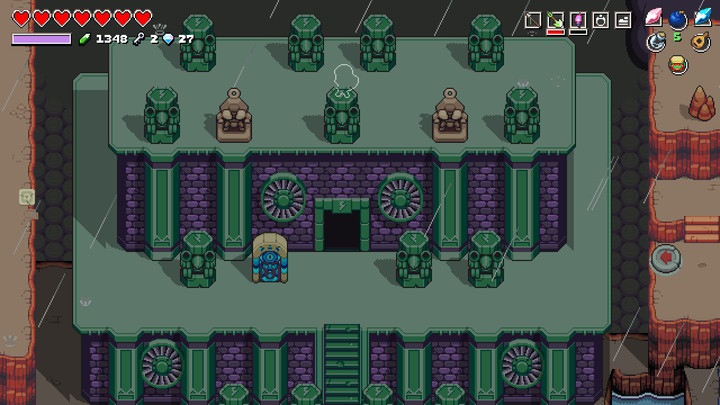720x405 pixels.
Task: Open the boots equipment slot
Action: click(623, 19)
